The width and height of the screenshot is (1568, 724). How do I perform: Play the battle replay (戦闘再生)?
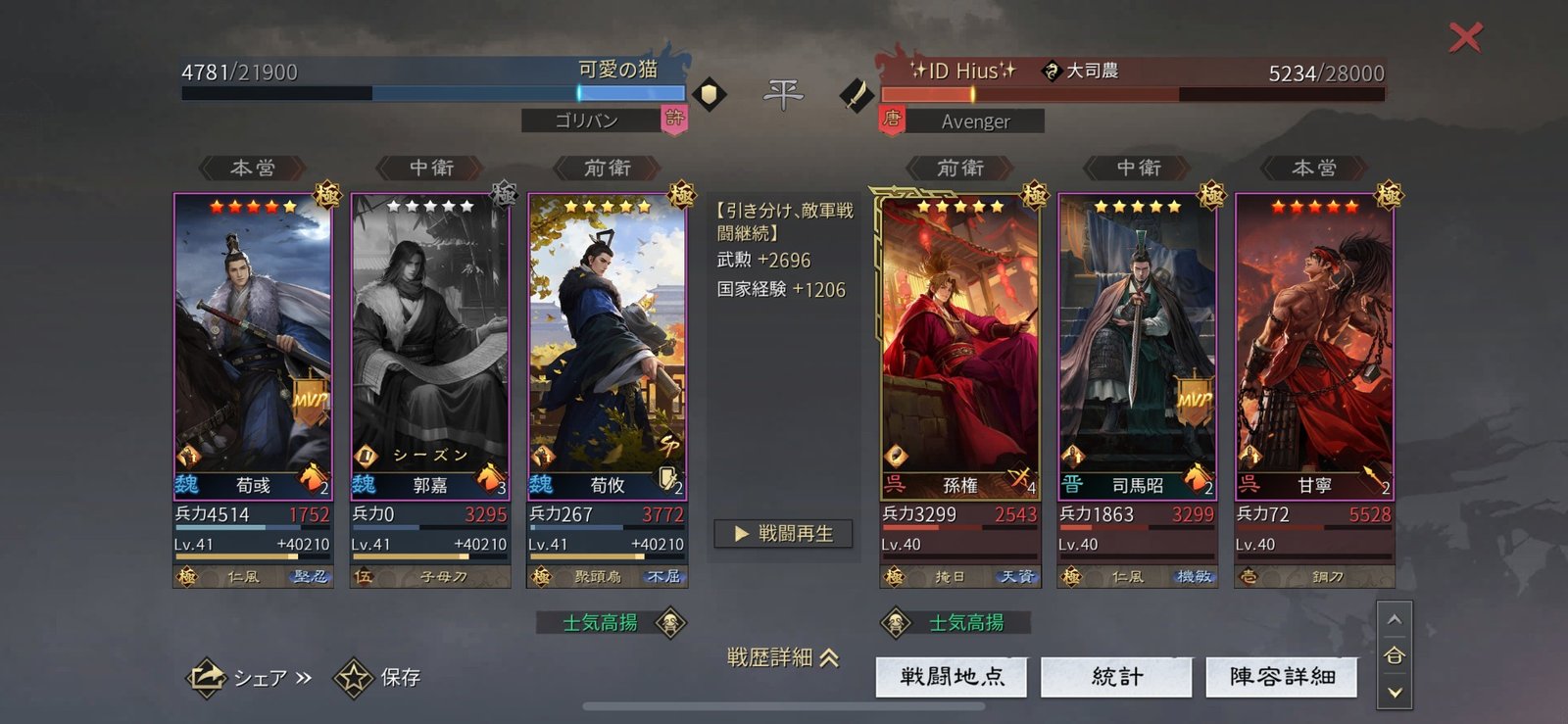point(783,534)
